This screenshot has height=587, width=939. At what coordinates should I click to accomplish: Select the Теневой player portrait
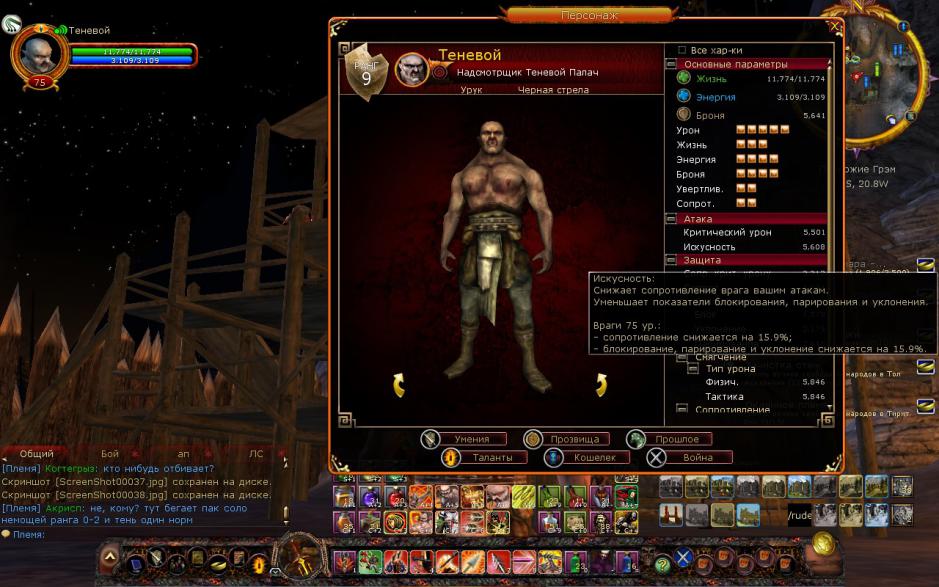38,50
